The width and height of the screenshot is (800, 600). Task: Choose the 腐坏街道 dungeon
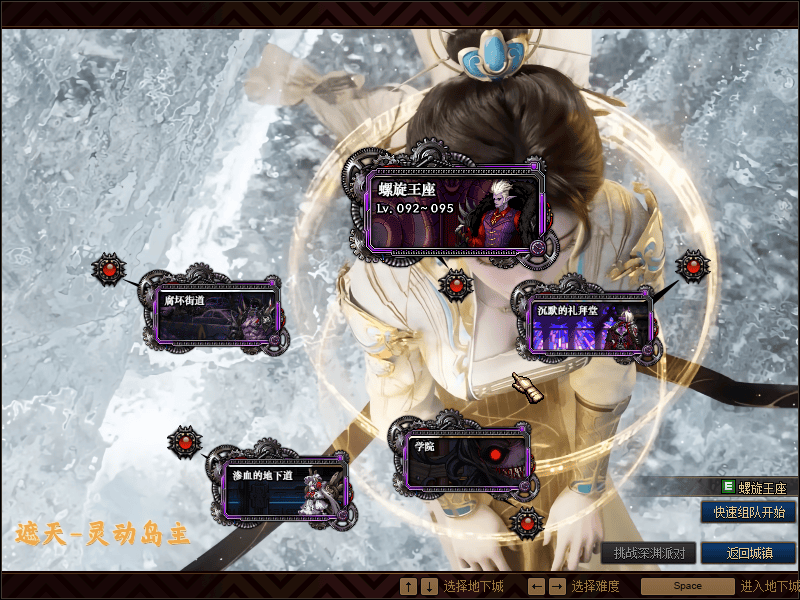[x=216, y=314]
